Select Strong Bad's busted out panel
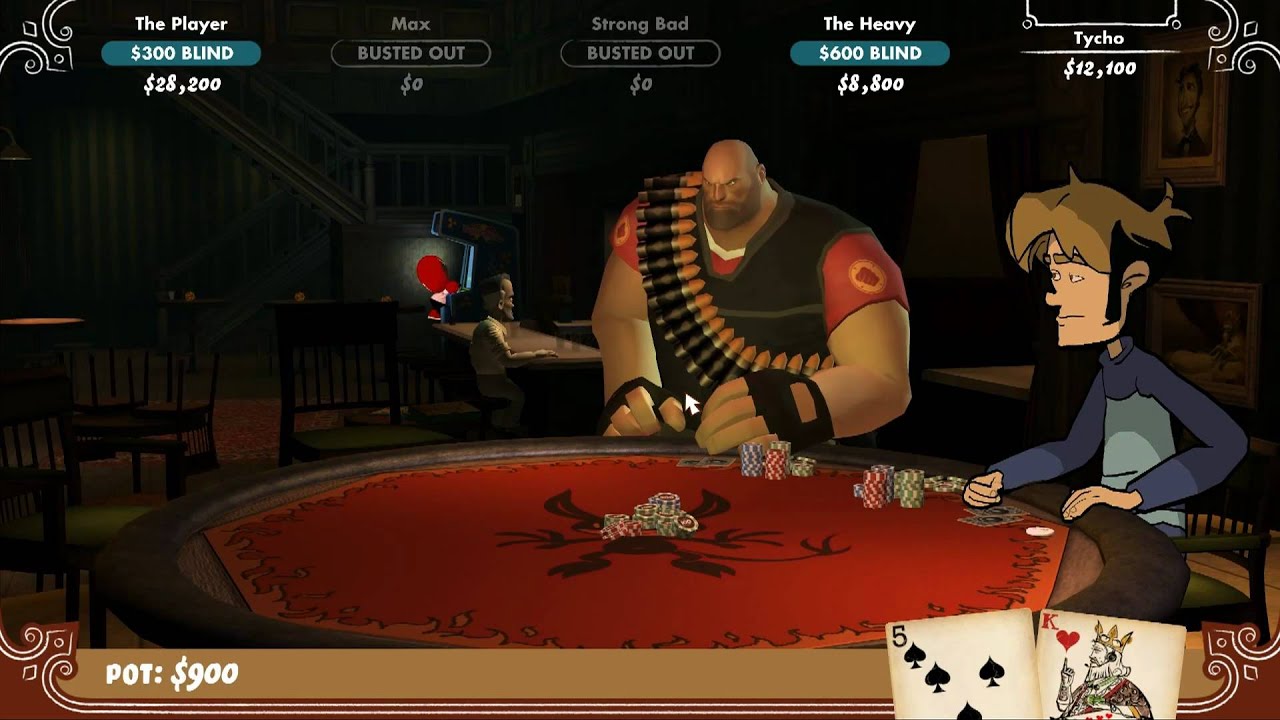Image resolution: width=1280 pixels, height=720 pixels. (640, 53)
